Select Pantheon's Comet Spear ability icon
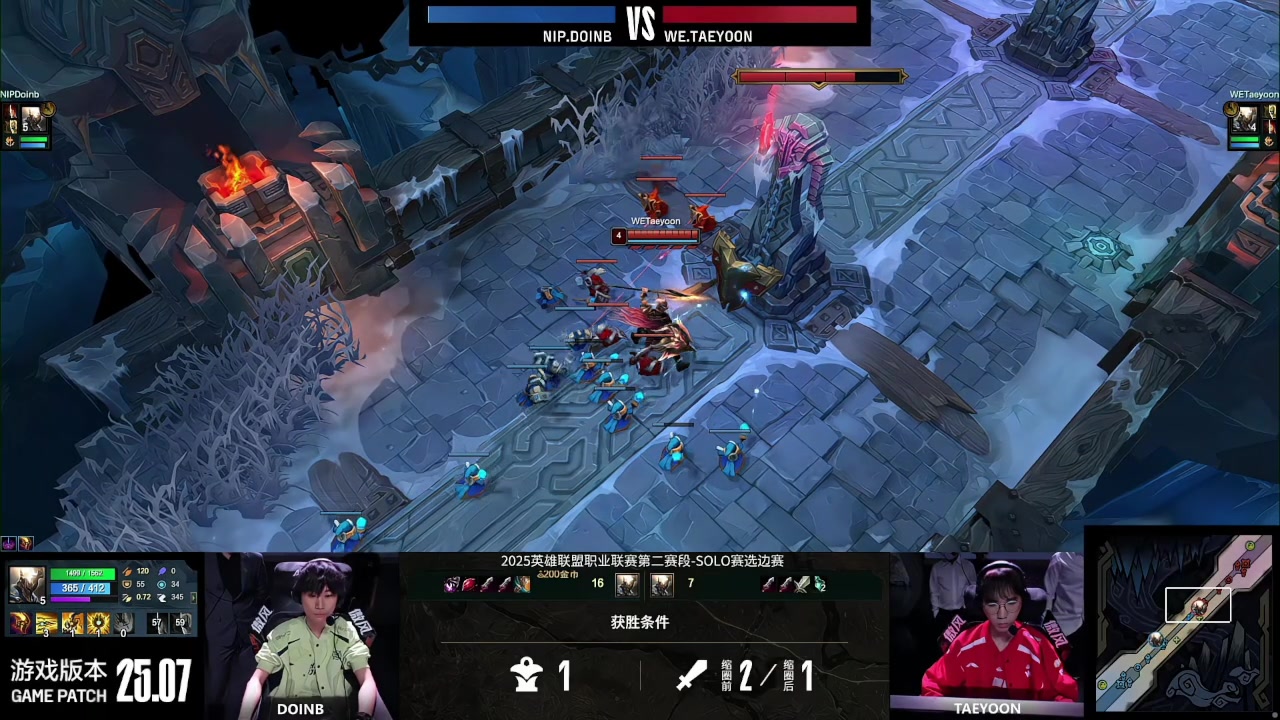The width and height of the screenshot is (1280, 720). [x=47, y=625]
